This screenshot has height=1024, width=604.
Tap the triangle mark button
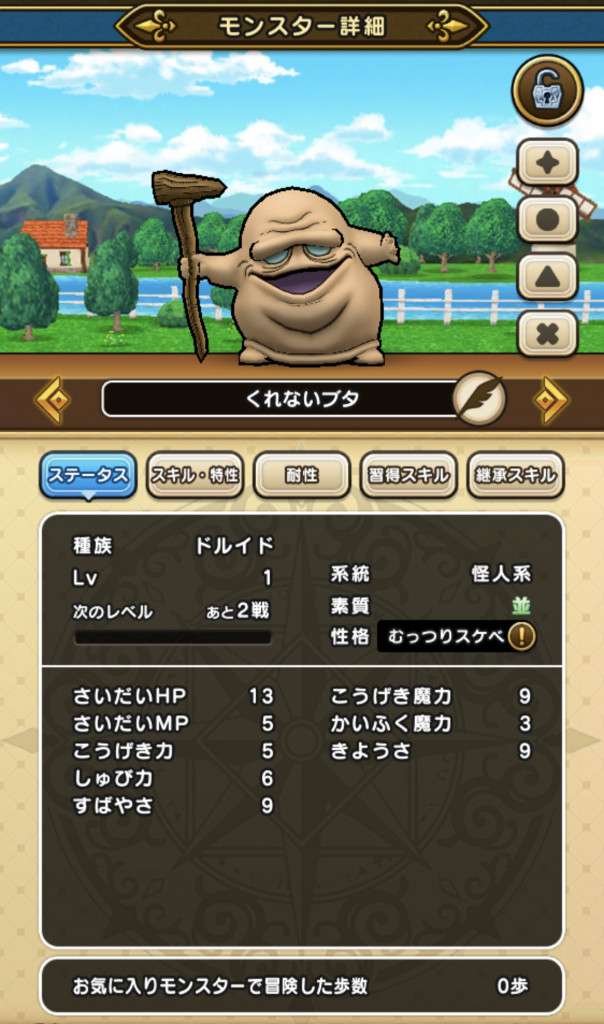click(547, 276)
